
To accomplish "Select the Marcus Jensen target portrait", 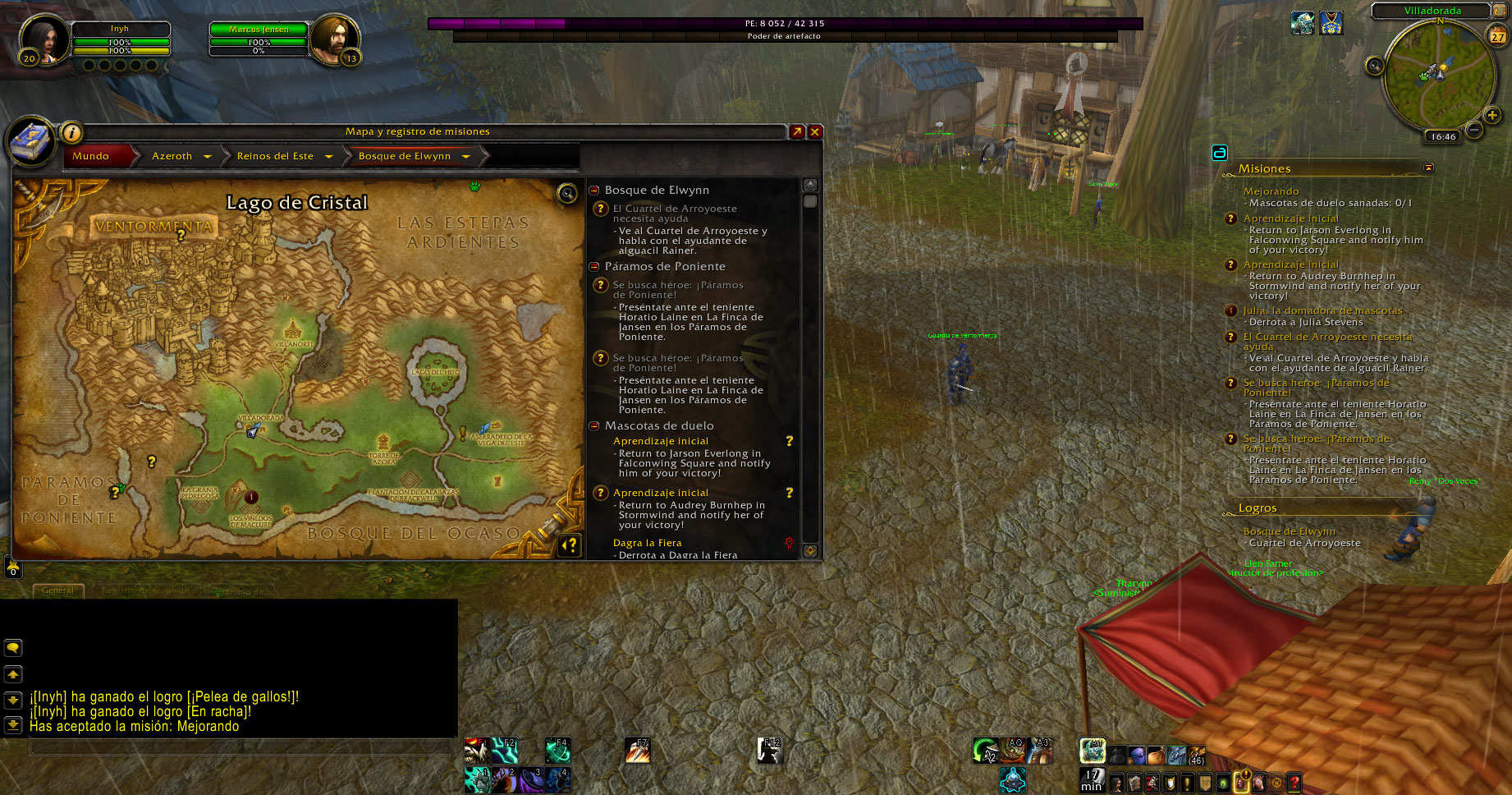I will click(334, 39).
